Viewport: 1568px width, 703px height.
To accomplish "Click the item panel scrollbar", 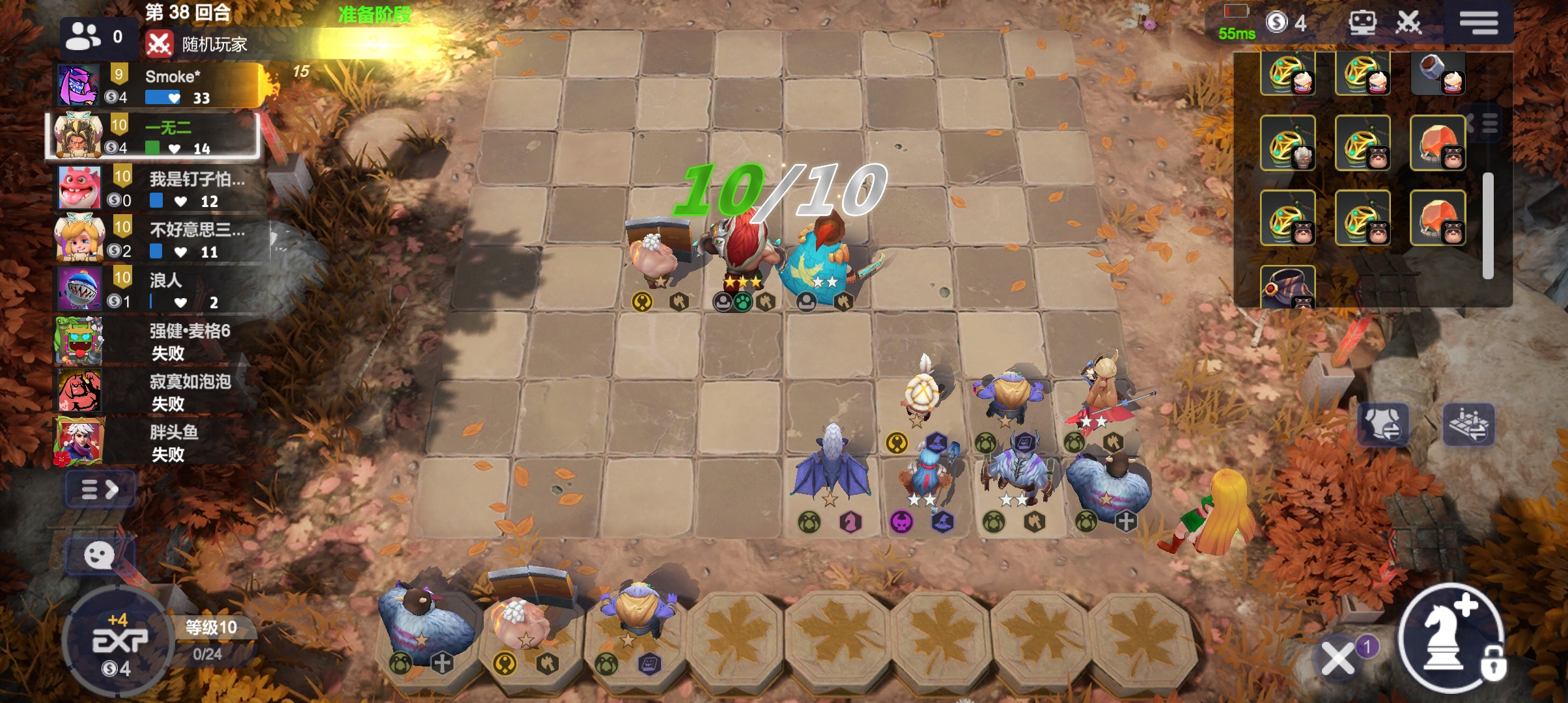I will point(1488,225).
